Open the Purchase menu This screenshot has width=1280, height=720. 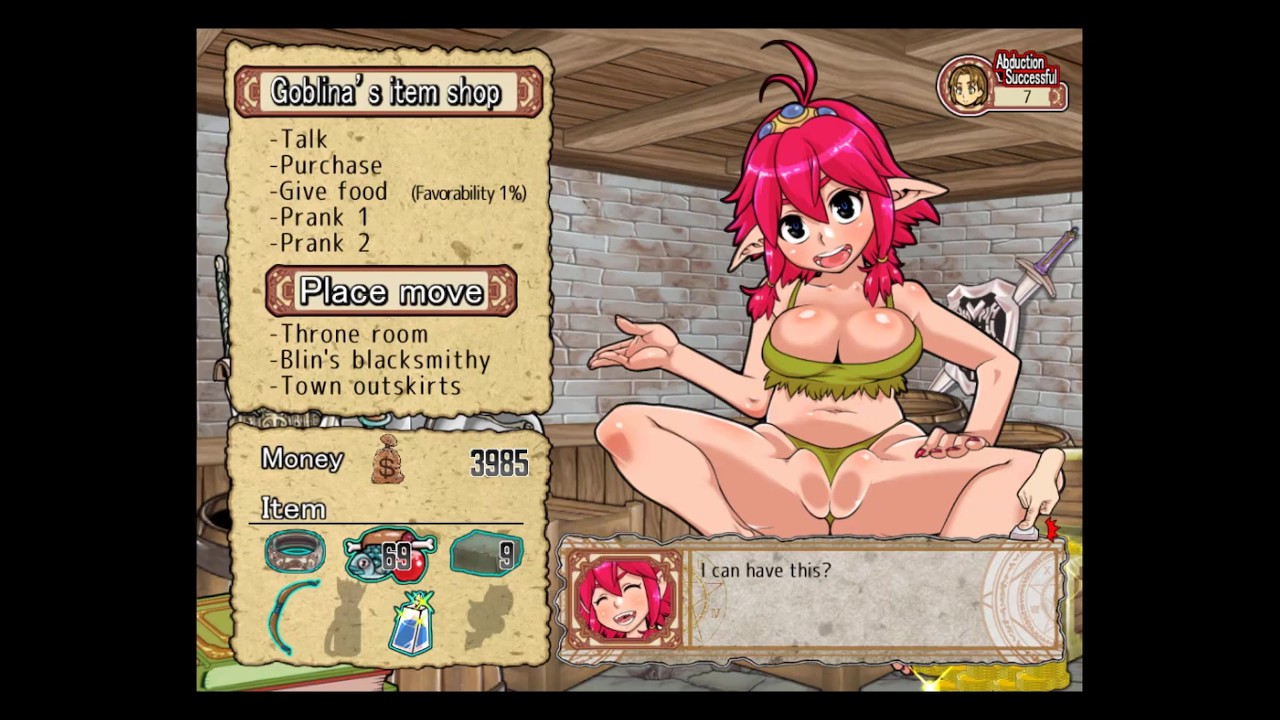click(330, 165)
